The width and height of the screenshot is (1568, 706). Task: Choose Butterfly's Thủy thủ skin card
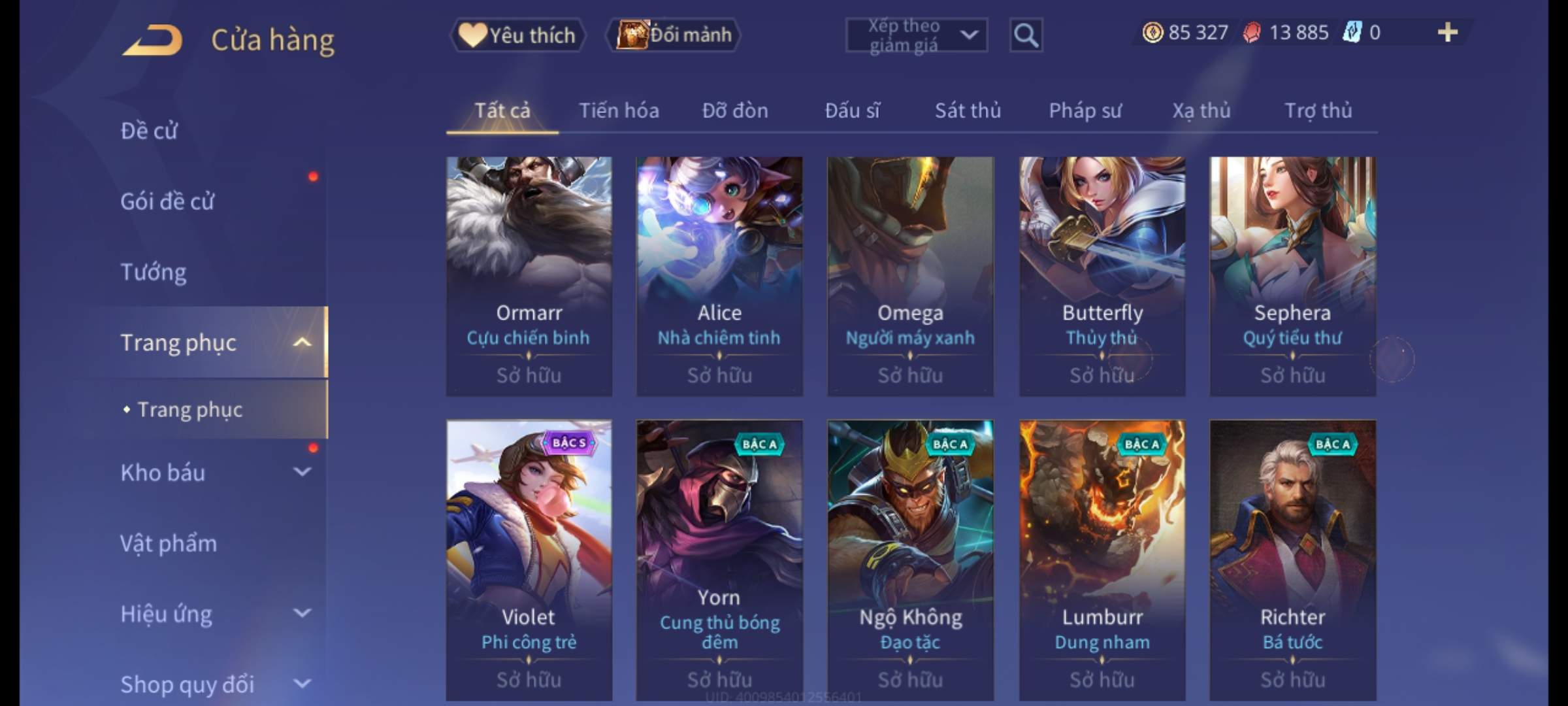pos(1102,276)
